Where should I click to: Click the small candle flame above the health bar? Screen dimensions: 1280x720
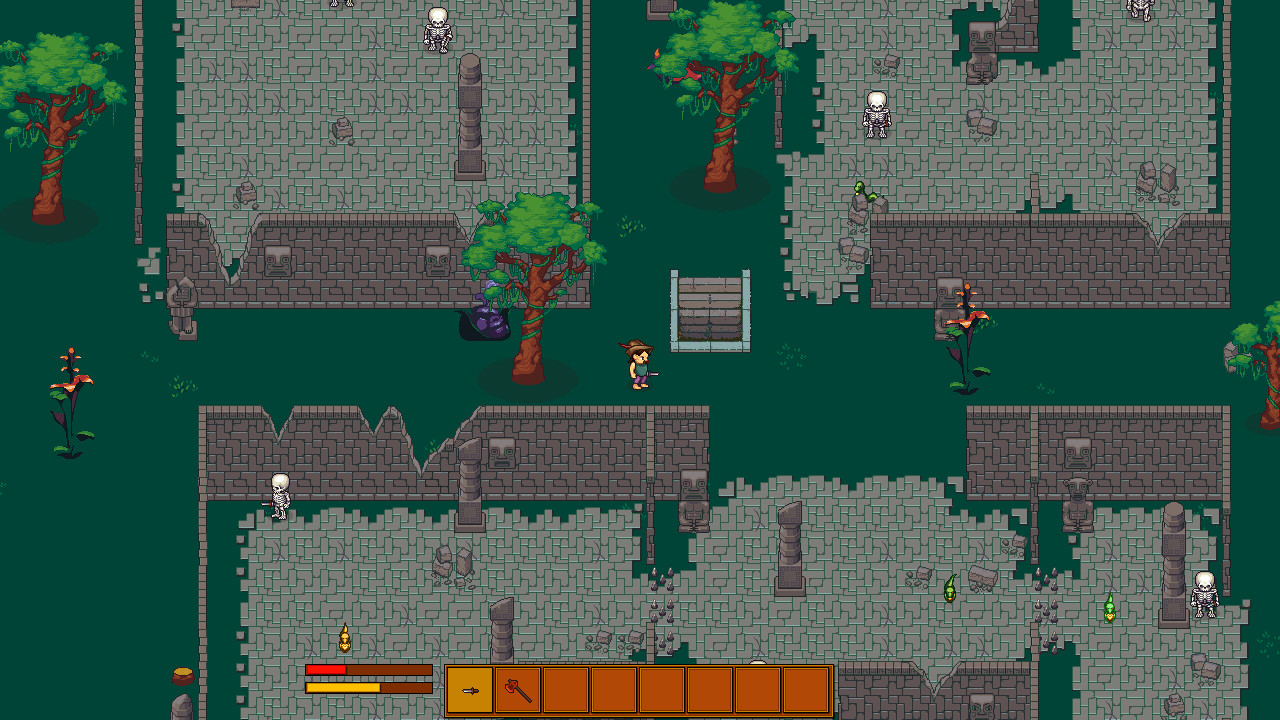click(x=344, y=635)
